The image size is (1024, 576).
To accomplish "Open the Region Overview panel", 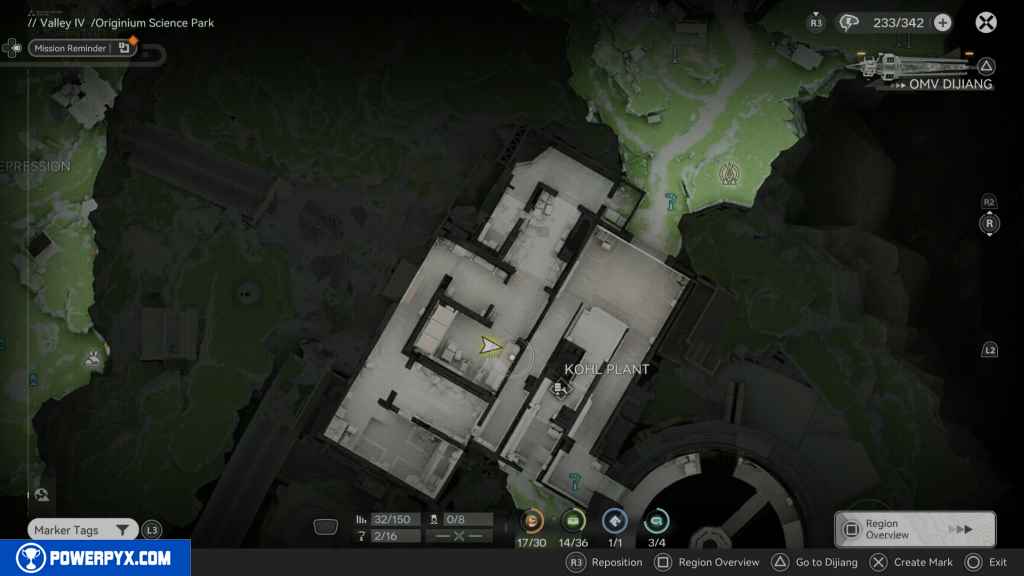I will (x=914, y=529).
